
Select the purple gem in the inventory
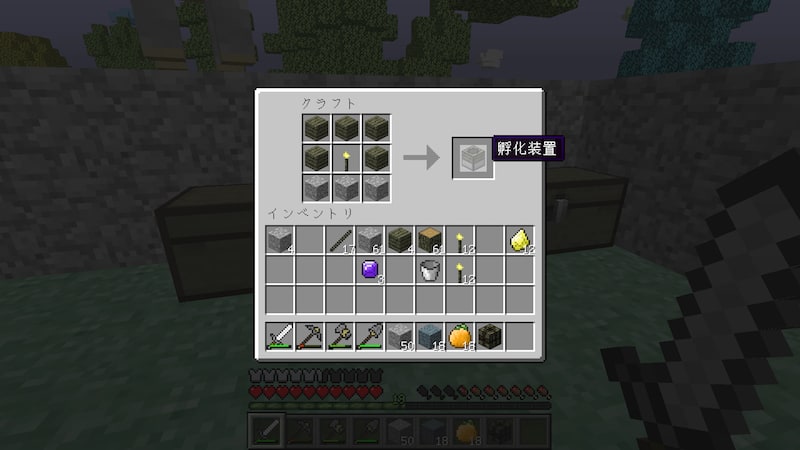[x=369, y=268]
